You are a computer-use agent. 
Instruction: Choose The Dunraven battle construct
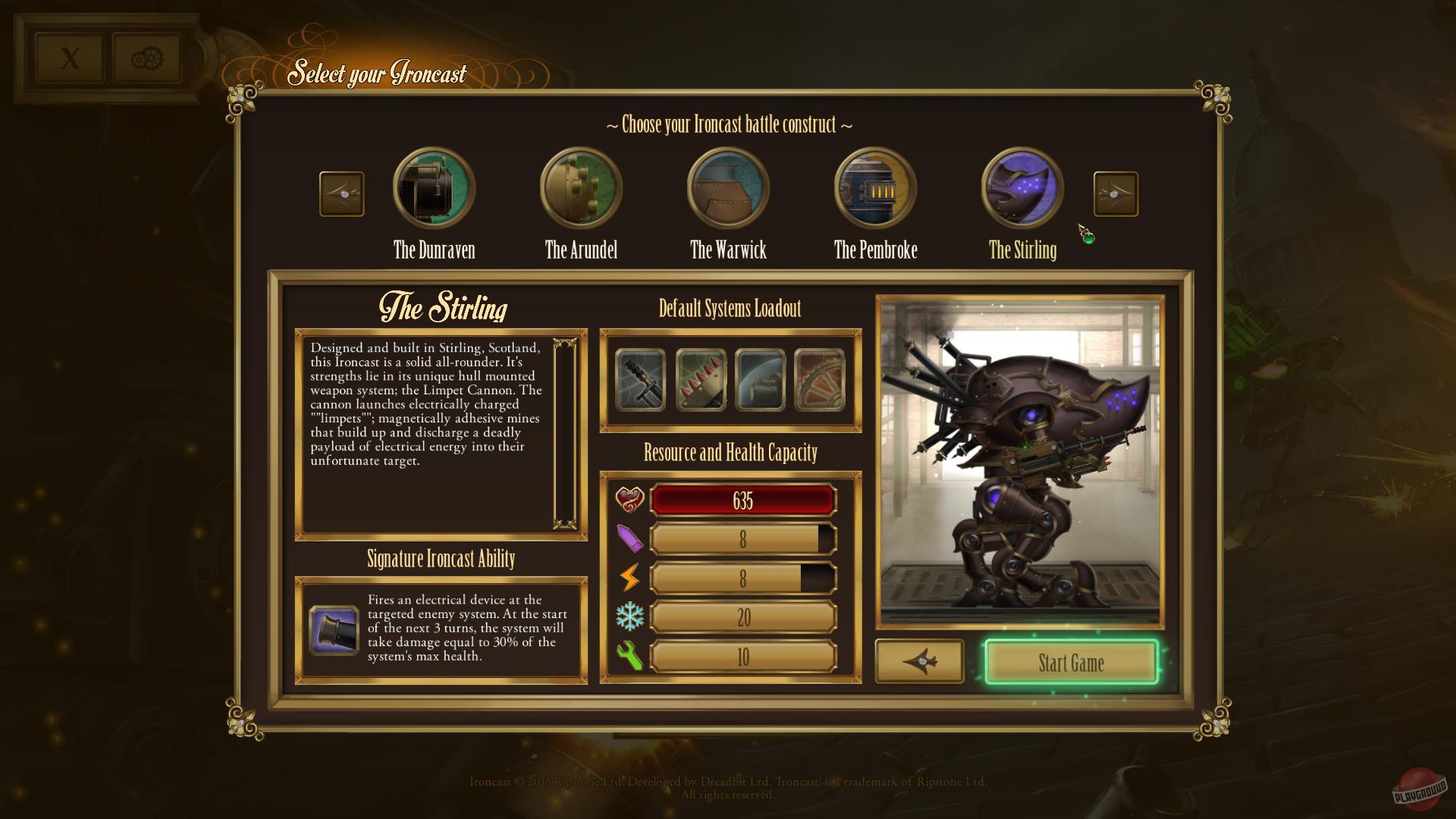point(433,187)
